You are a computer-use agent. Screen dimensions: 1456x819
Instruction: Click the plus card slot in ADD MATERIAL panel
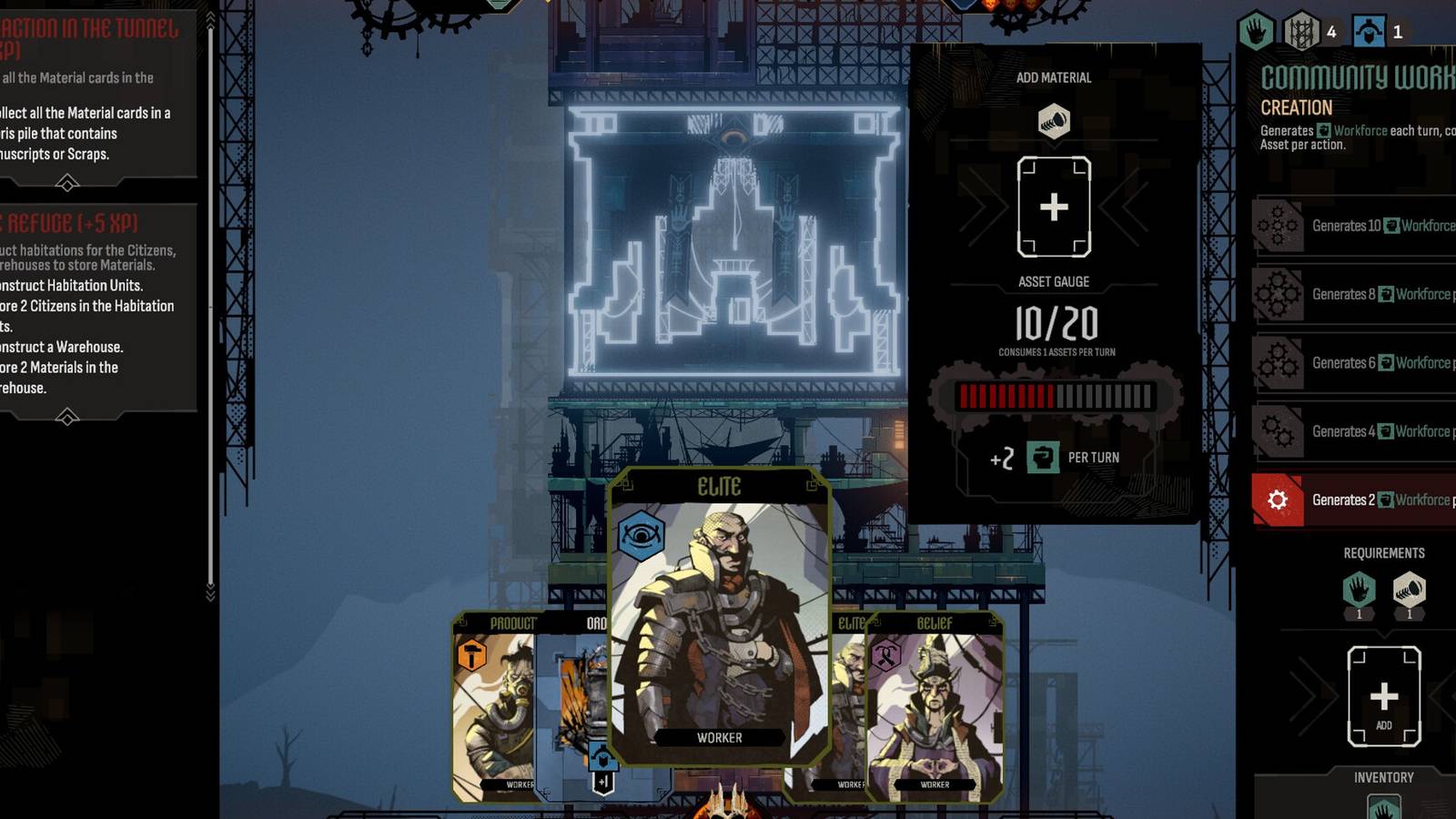1056,207
